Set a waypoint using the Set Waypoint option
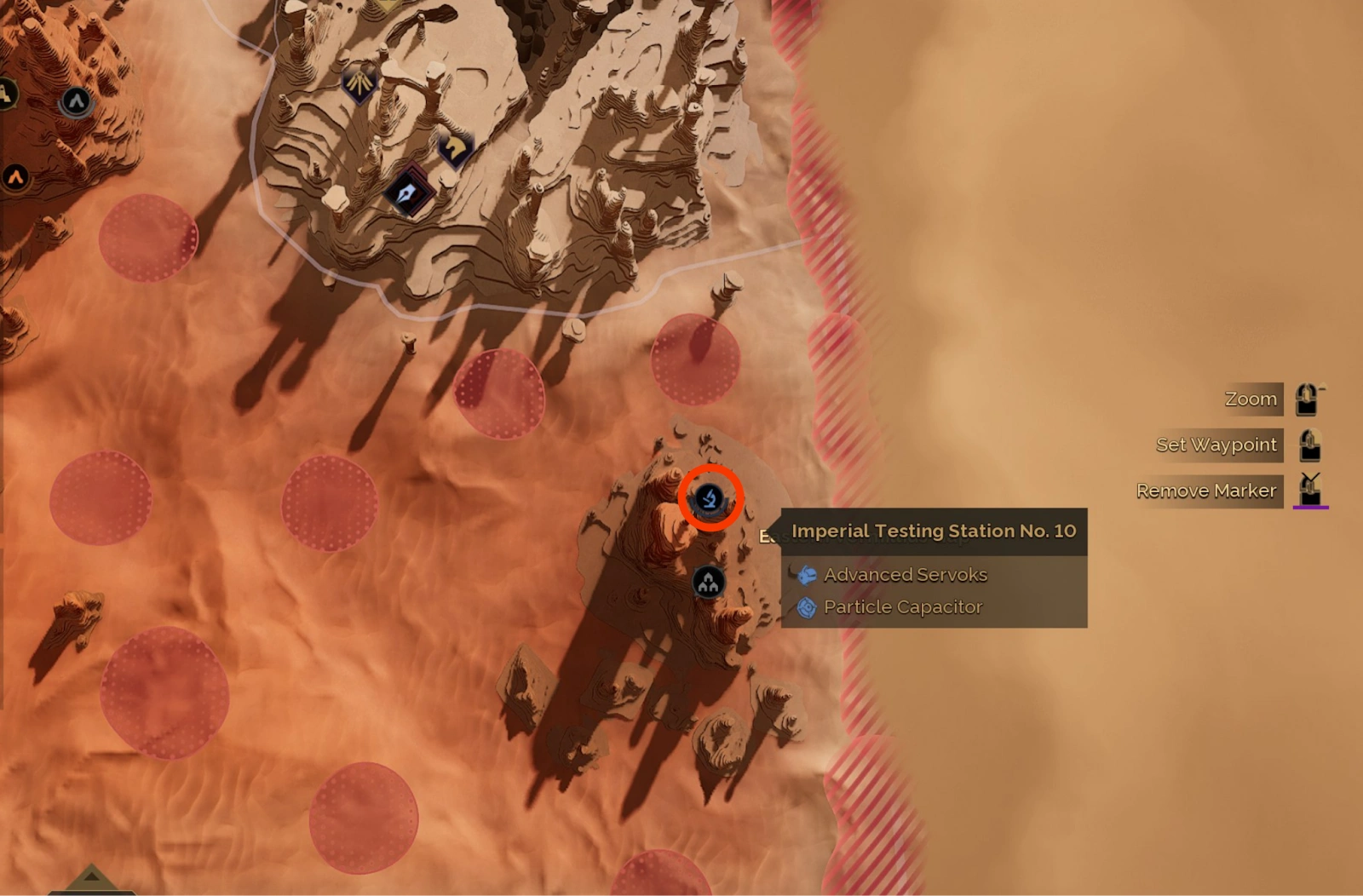Viewport: 1363px width, 896px height. 1216,444
